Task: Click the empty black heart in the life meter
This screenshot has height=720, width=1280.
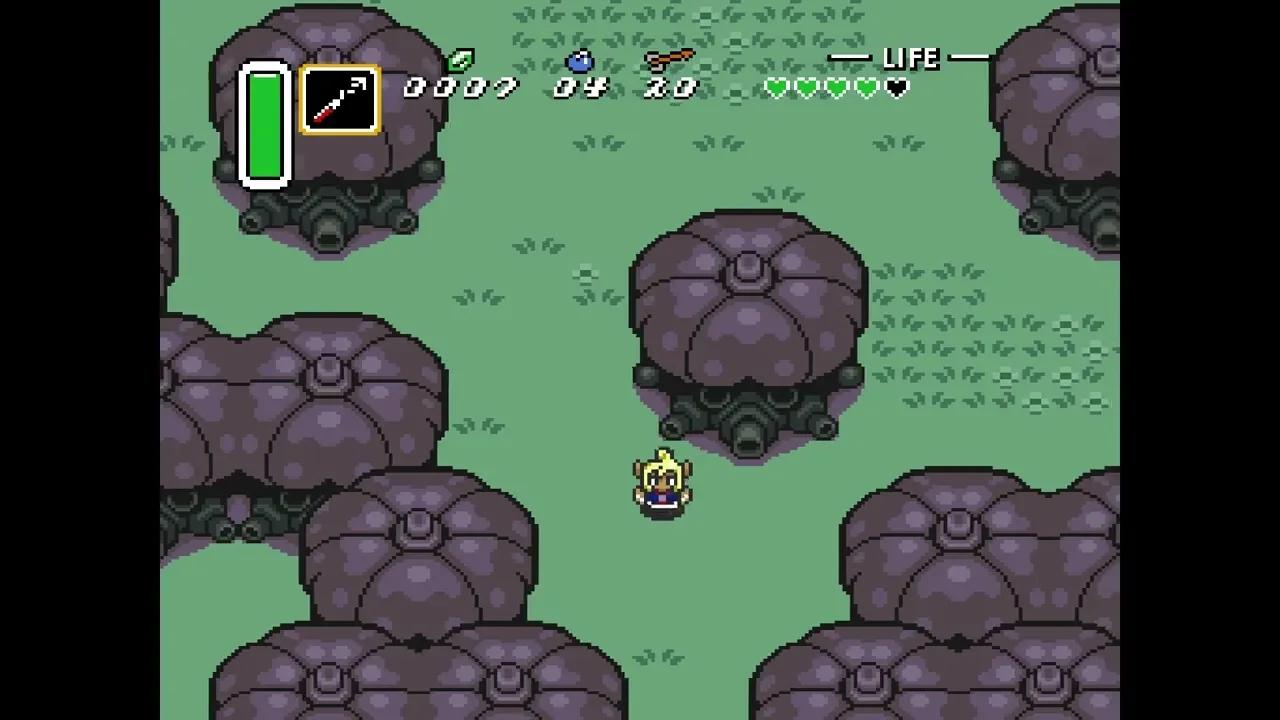Action: click(896, 89)
